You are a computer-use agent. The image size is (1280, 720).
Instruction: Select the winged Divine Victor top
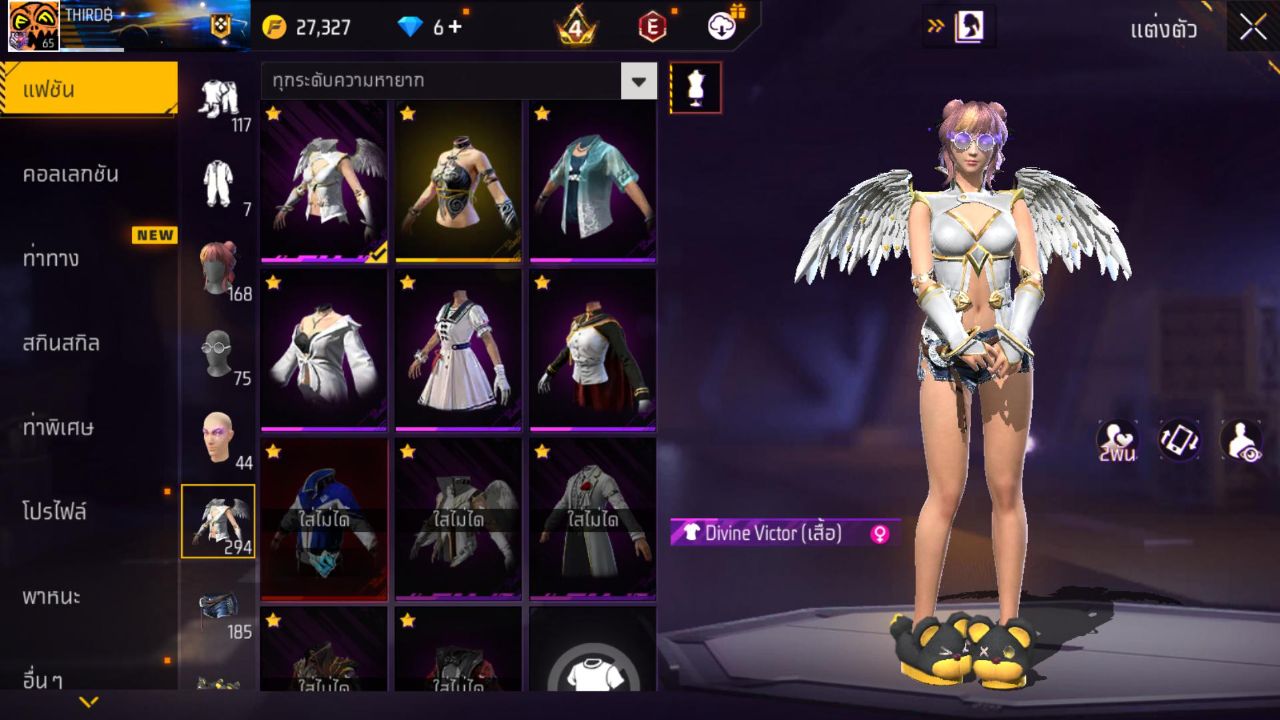tap(324, 181)
